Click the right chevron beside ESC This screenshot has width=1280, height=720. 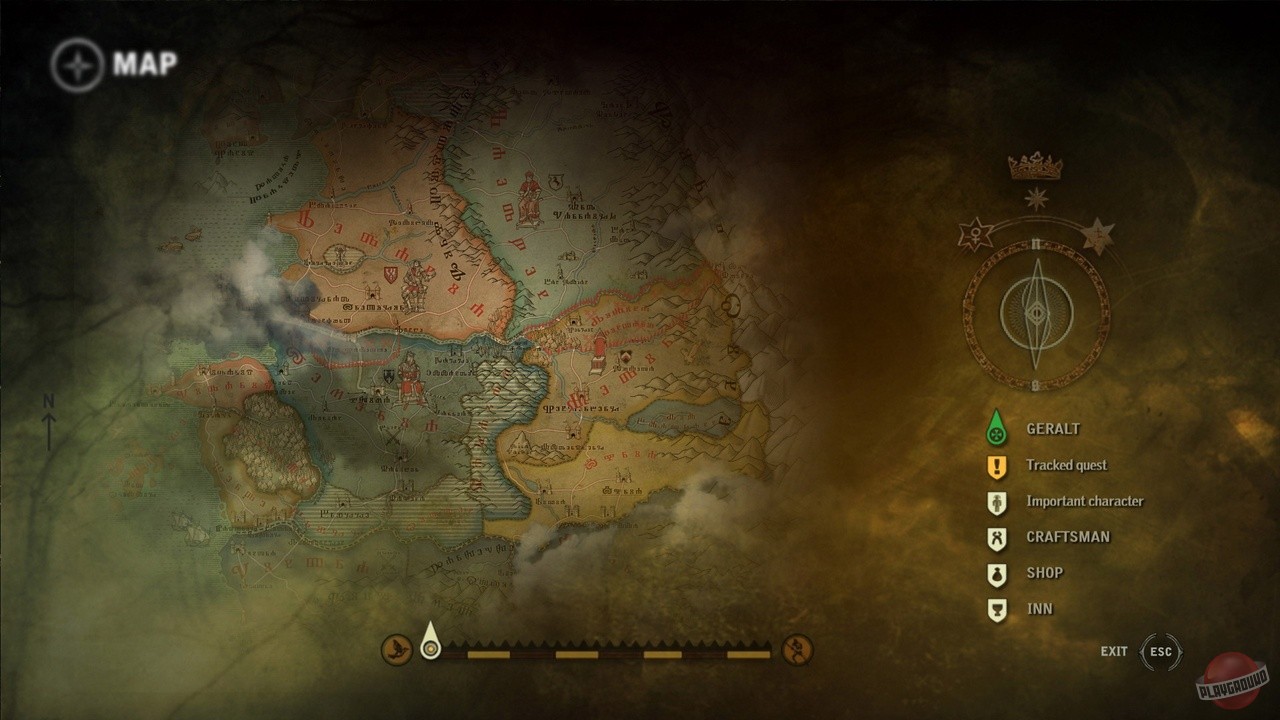coord(1181,651)
